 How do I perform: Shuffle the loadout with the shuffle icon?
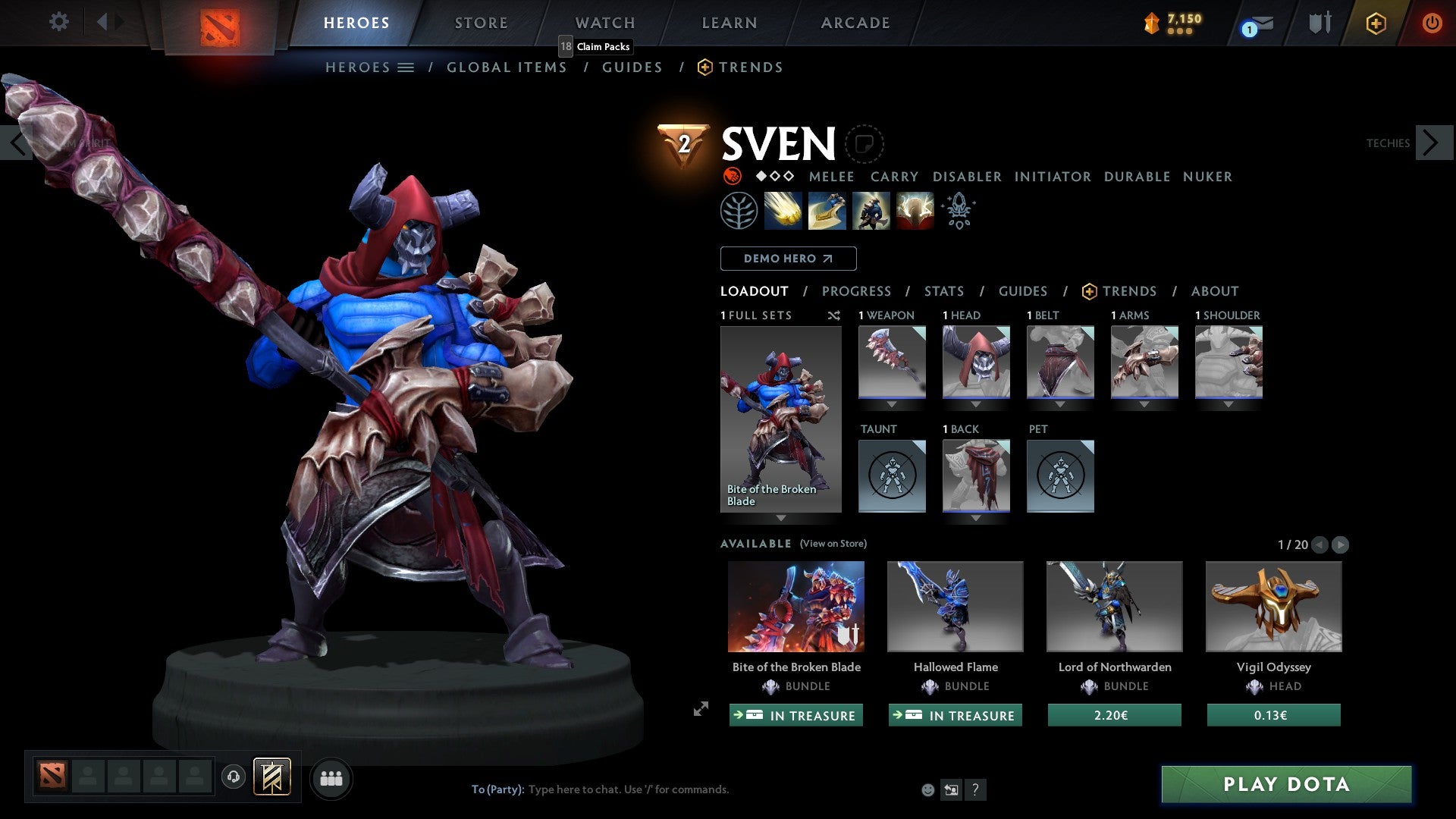(833, 315)
